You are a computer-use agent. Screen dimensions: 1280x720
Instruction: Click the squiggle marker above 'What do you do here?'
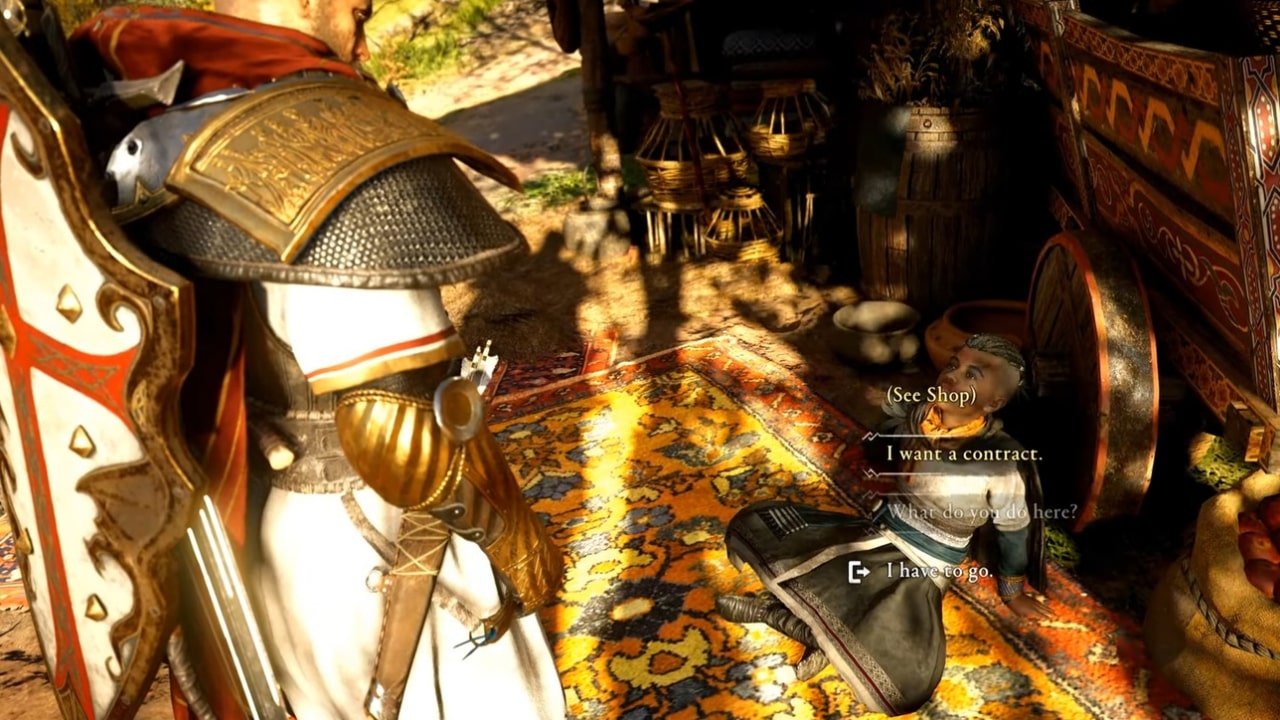click(870, 495)
